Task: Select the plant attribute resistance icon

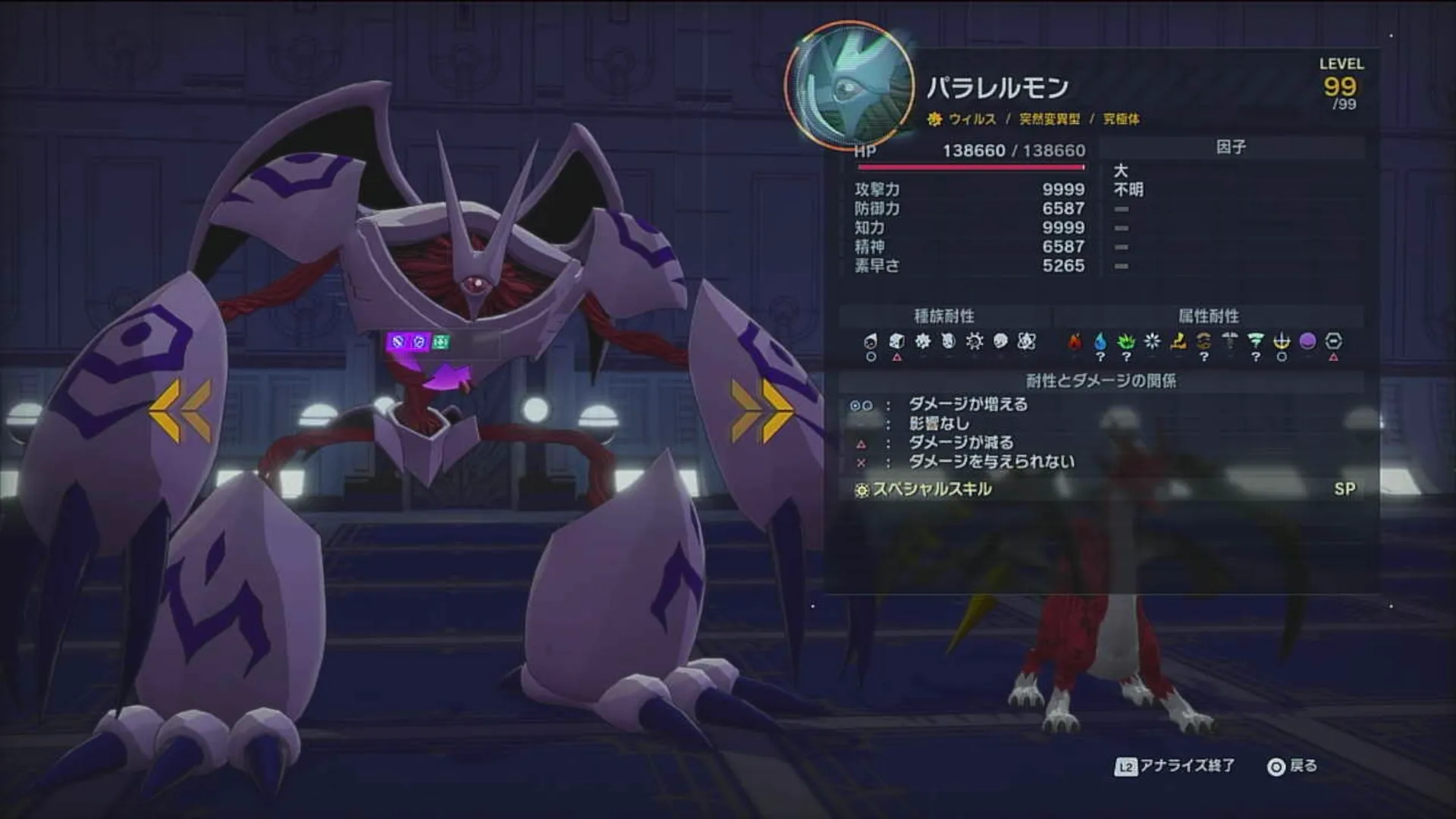Action: 1127,341
